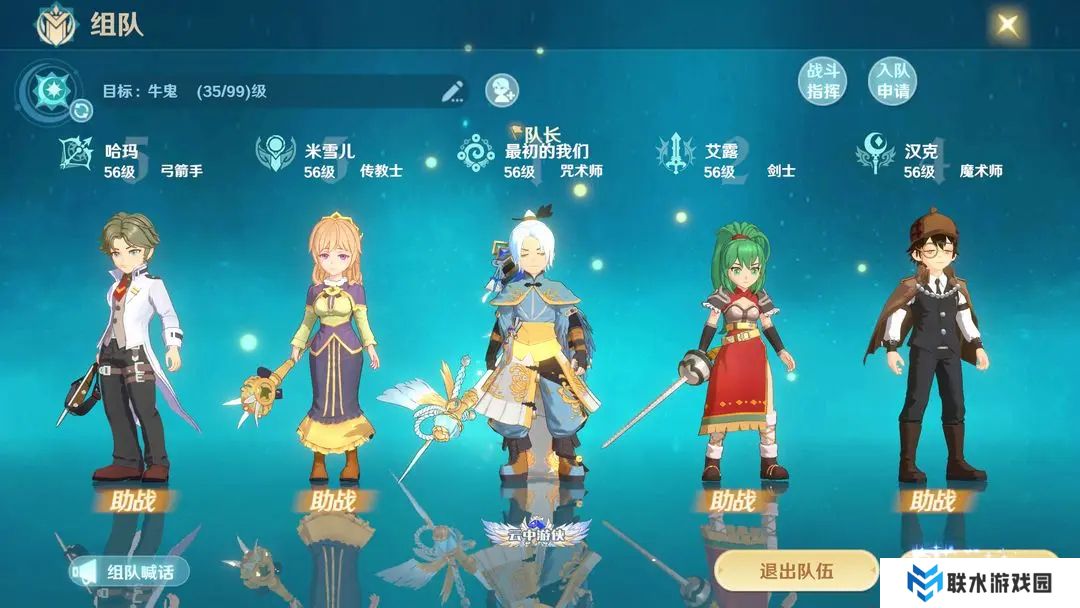Leave the team via 退出队伍
This screenshot has height=608, width=1080.
(x=796, y=571)
